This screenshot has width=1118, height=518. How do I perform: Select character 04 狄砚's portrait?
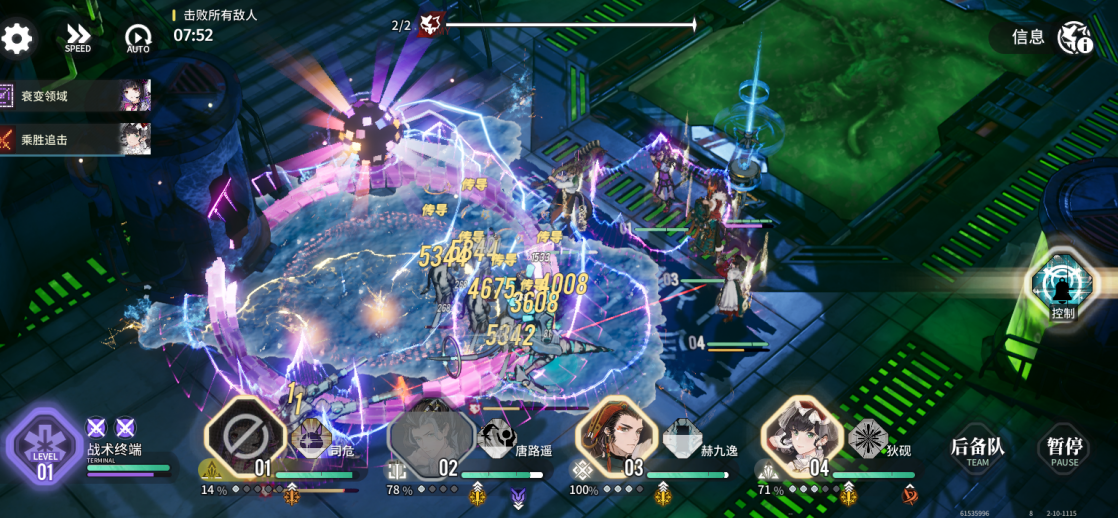801,438
